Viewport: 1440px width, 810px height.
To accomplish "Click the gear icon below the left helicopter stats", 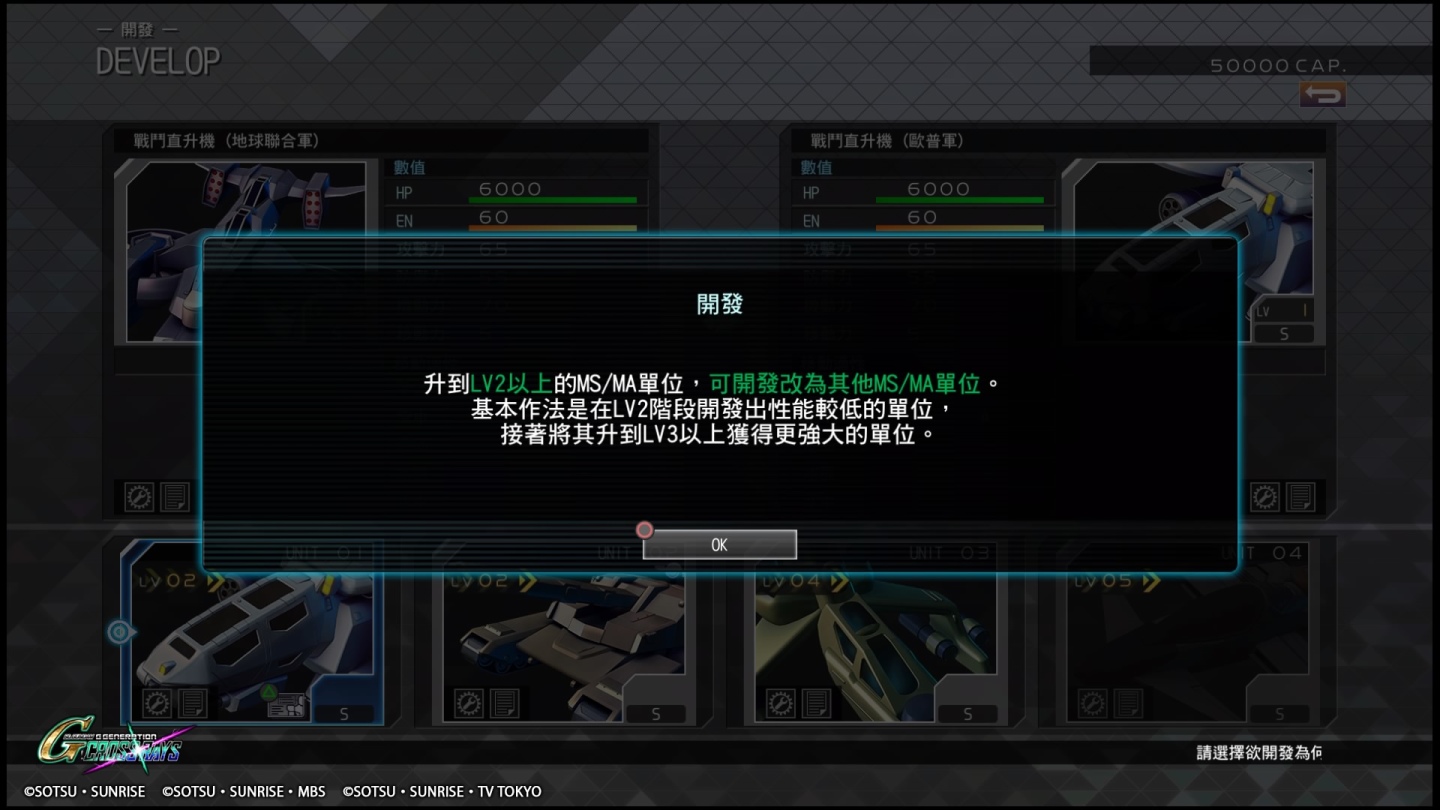I will coord(139,497).
